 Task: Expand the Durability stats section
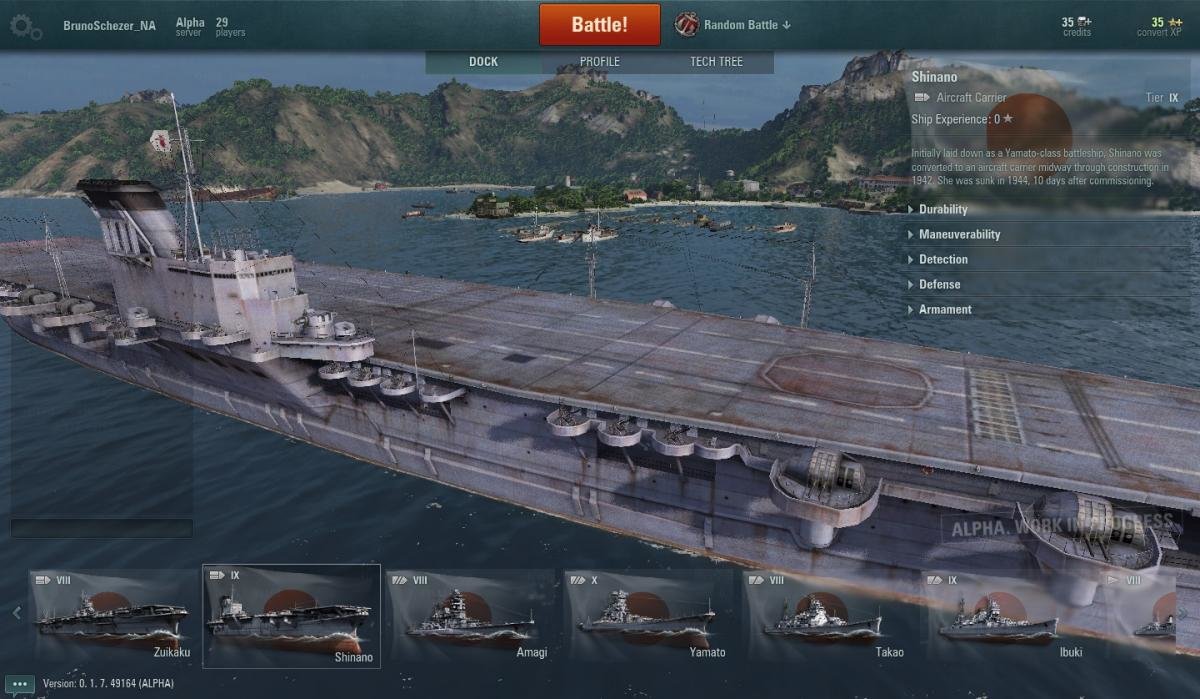(943, 210)
